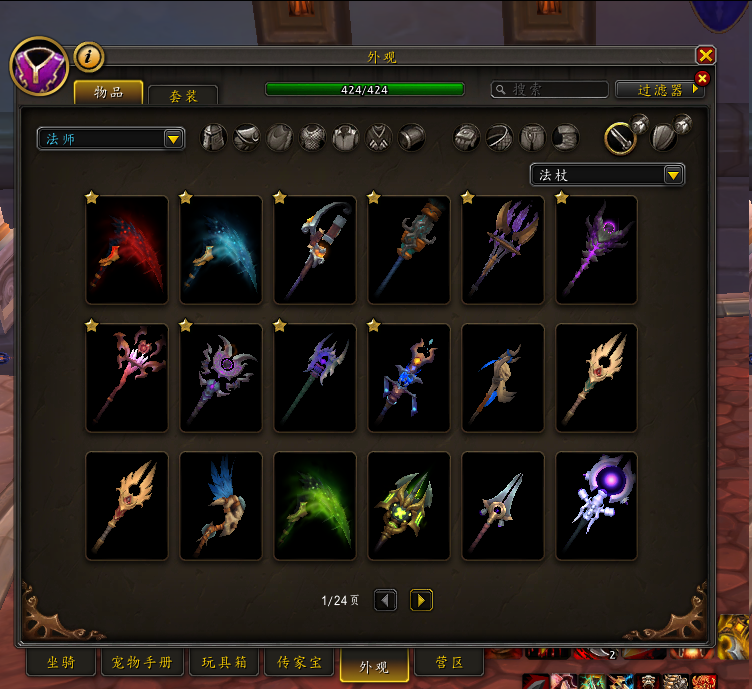Select the 物品 items tab

(x=108, y=93)
